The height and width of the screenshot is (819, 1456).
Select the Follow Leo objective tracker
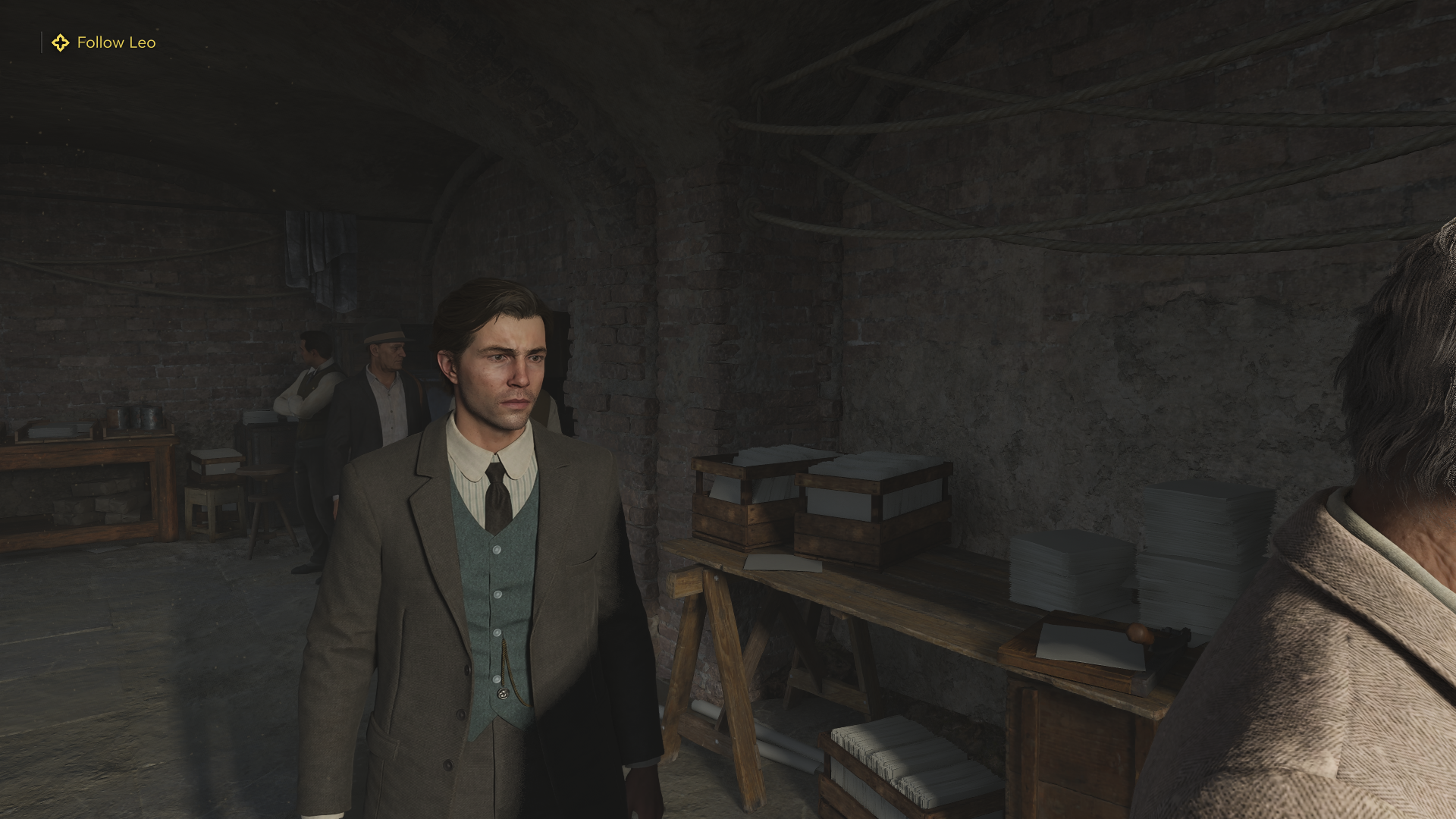coord(104,42)
